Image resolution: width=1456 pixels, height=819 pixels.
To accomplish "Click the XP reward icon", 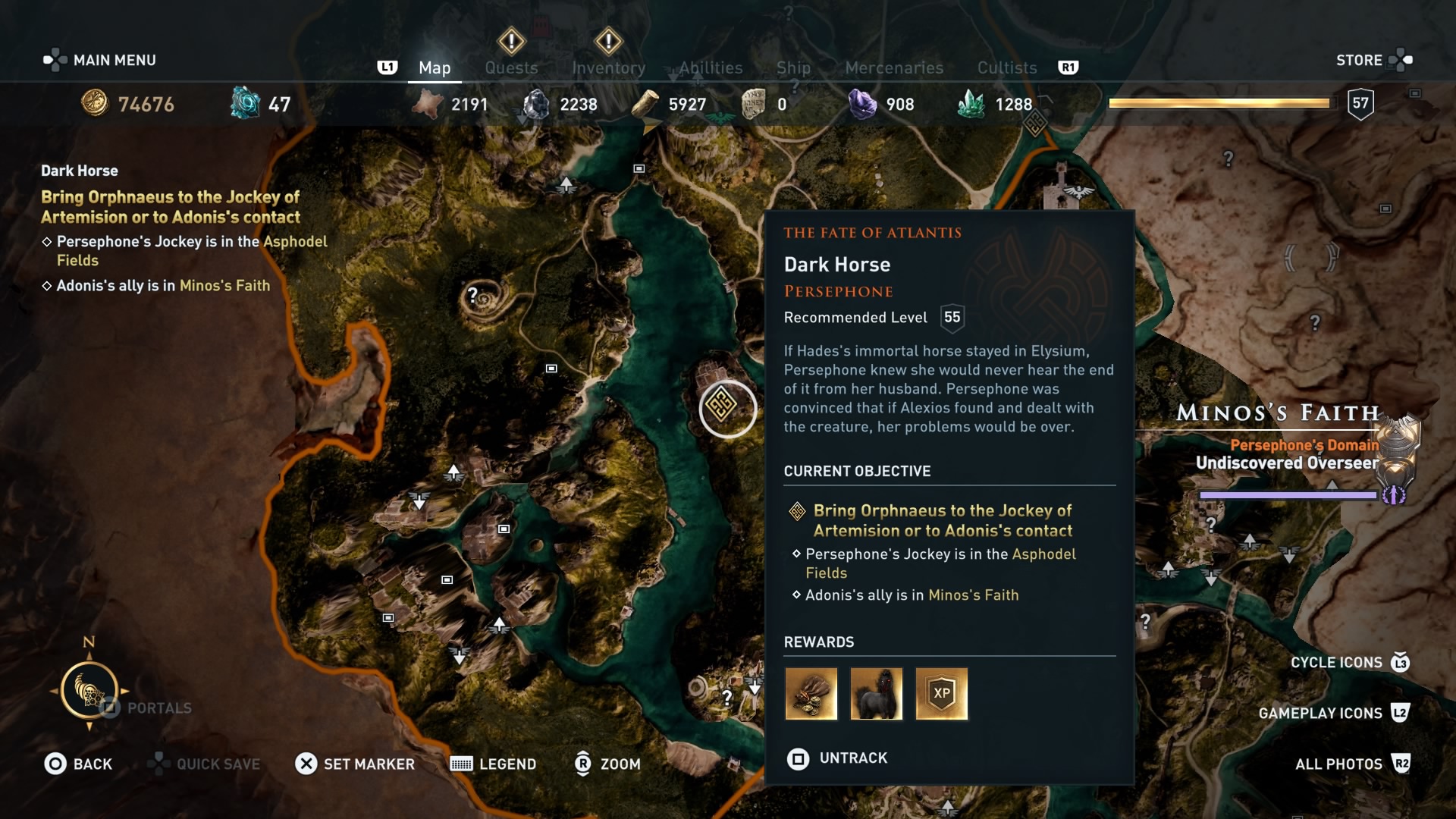I will coord(941,693).
